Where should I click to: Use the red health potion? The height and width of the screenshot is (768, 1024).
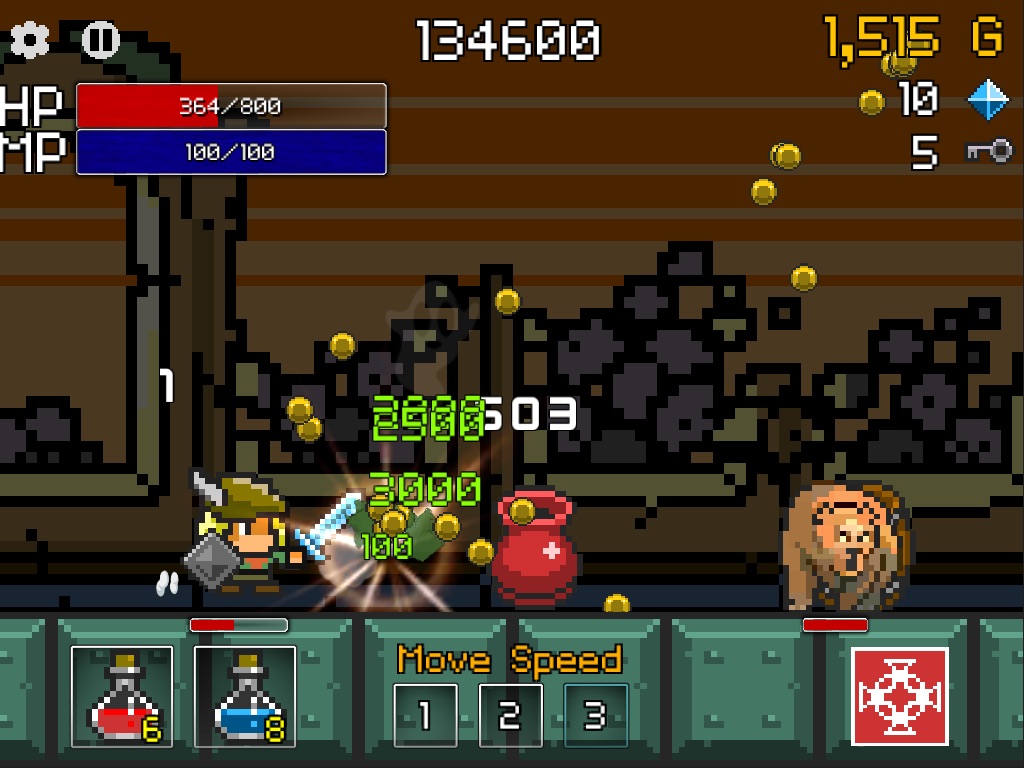pyautogui.click(x=122, y=697)
